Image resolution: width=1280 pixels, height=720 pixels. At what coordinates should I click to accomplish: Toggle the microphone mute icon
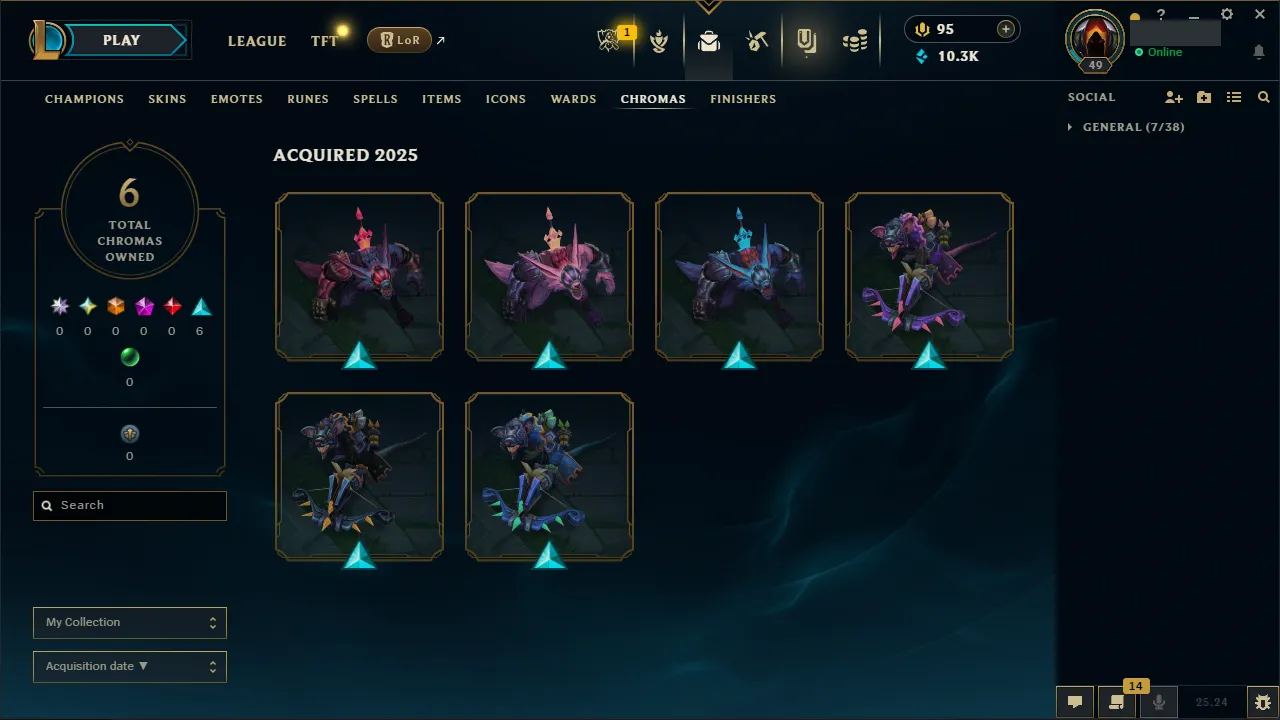(1158, 701)
